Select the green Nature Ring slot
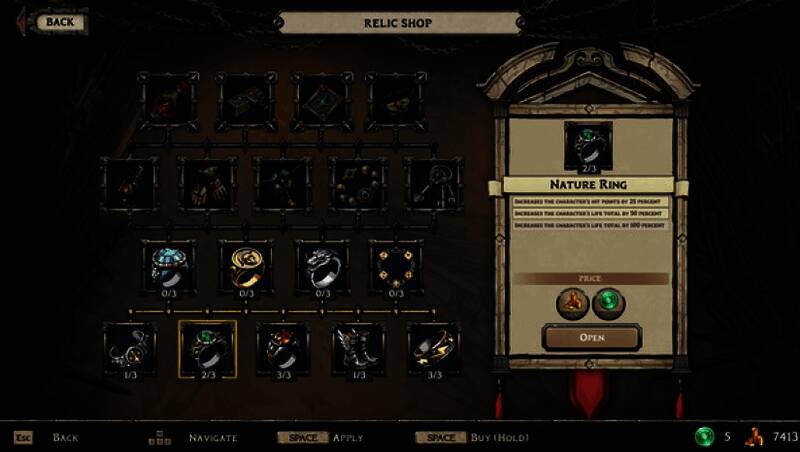Image resolution: width=800 pixels, height=452 pixels. (207, 346)
